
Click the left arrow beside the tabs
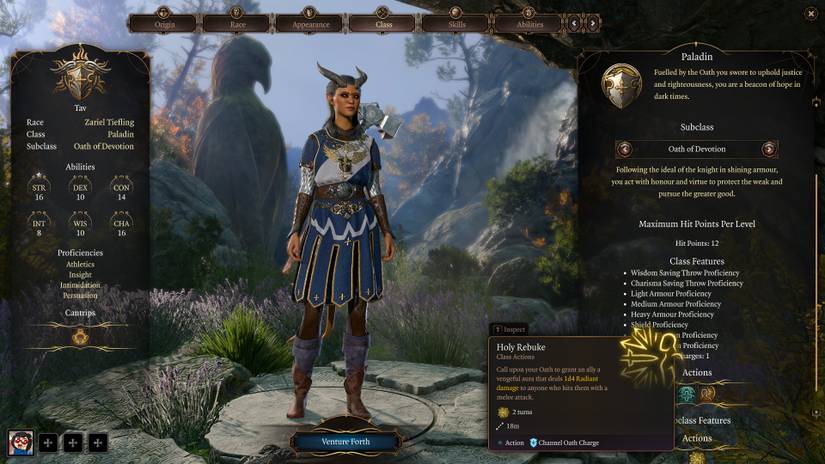click(575, 22)
